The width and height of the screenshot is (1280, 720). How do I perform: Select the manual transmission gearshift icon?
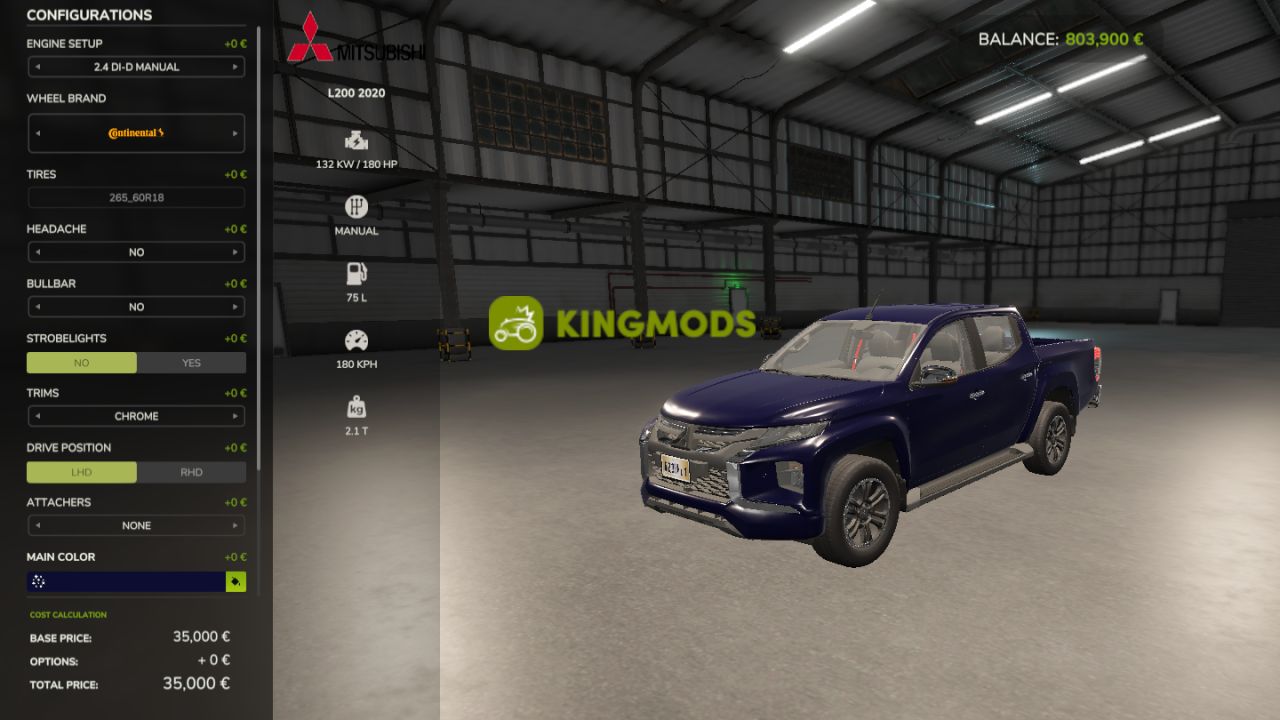coord(355,208)
